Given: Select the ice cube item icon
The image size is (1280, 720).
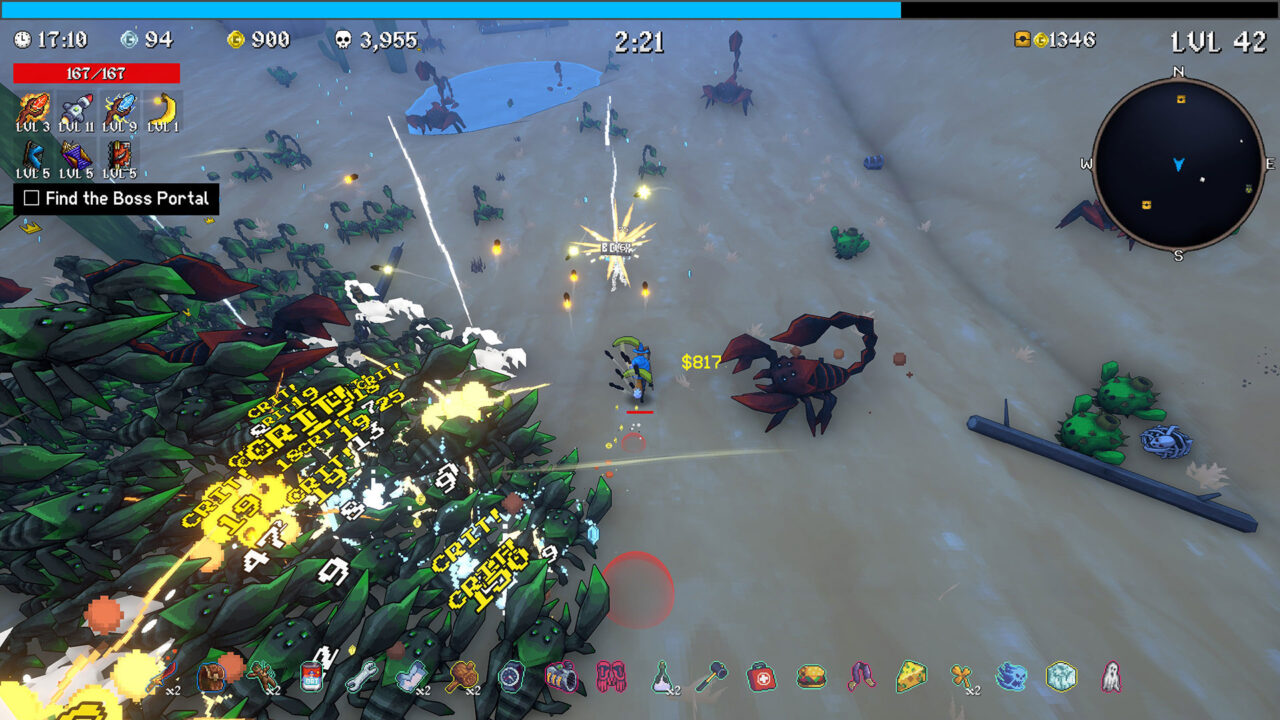Looking at the screenshot, I should (x=1061, y=677).
